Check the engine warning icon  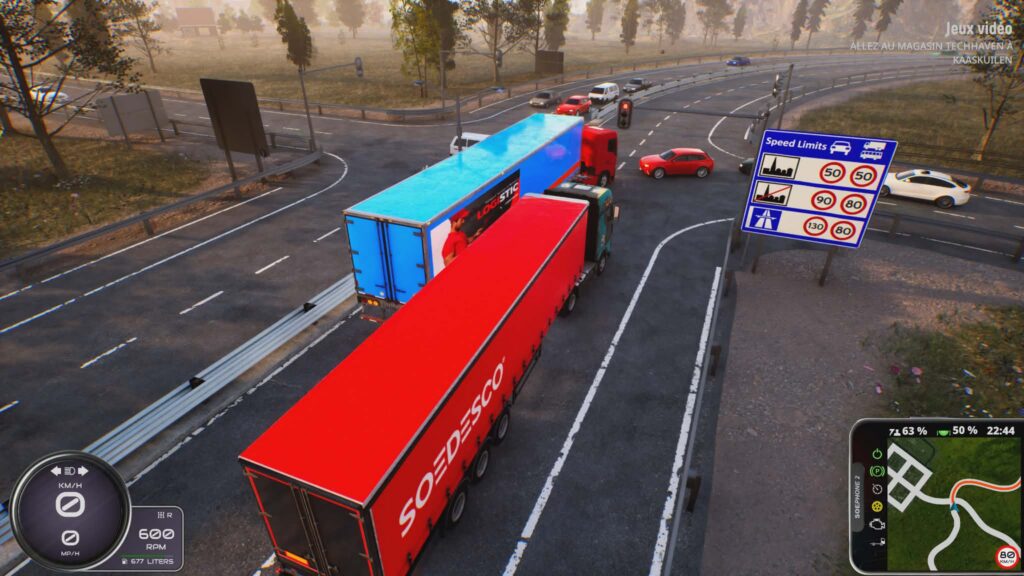click(x=877, y=525)
